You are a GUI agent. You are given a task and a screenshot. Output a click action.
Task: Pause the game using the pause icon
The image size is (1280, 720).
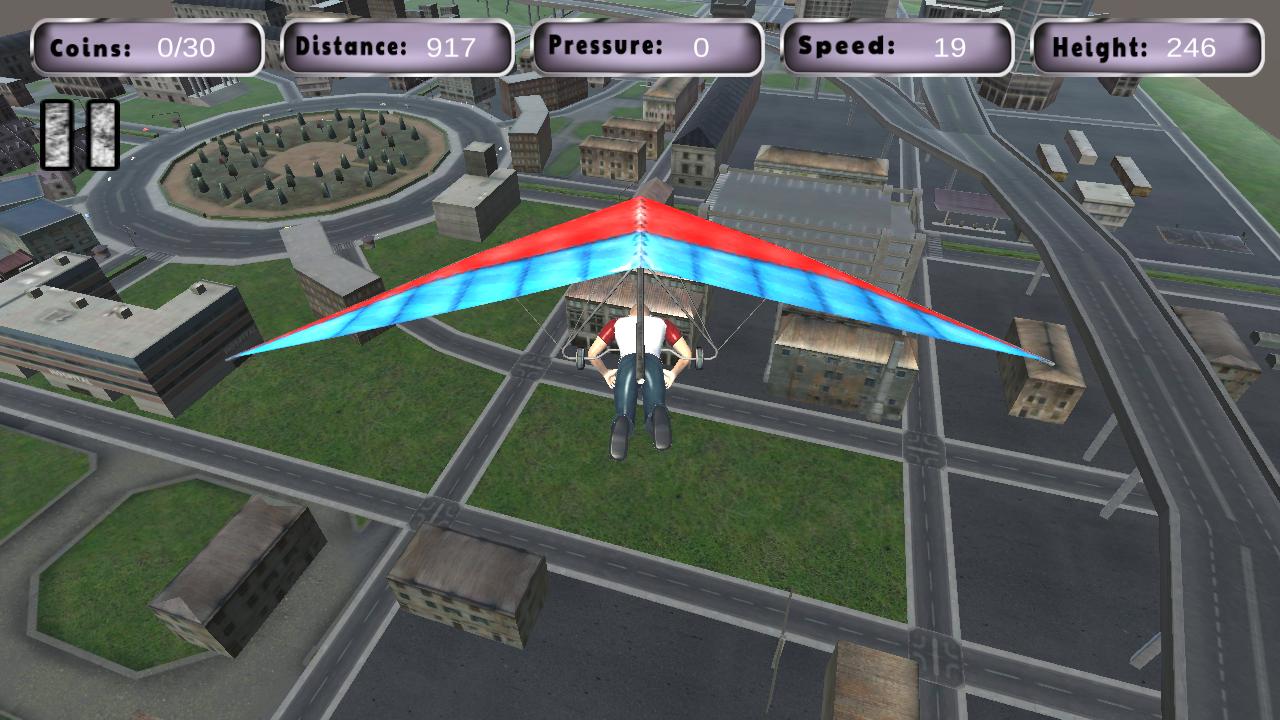coord(79,132)
